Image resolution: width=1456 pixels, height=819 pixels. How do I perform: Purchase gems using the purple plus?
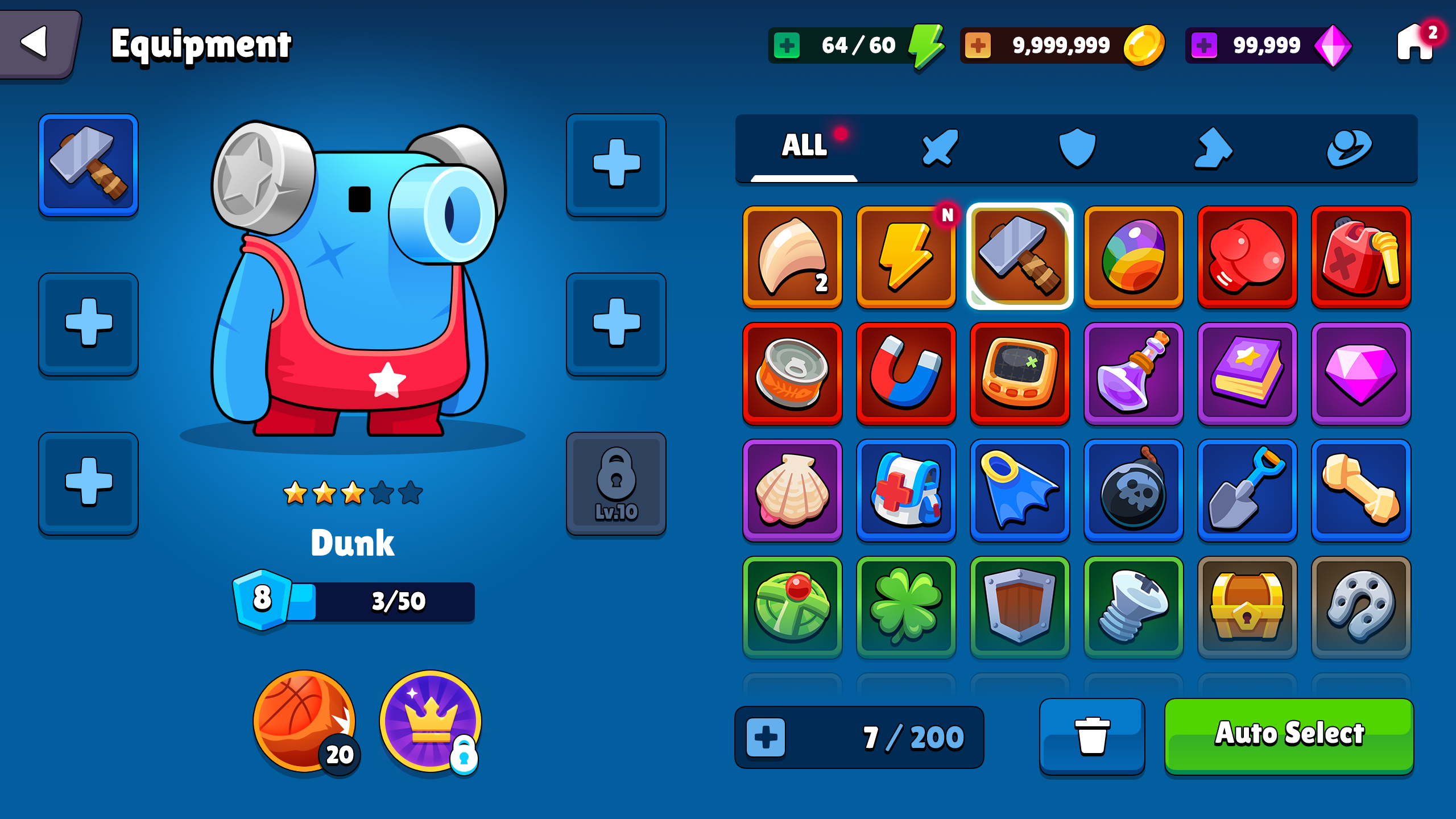[x=1203, y=45]
